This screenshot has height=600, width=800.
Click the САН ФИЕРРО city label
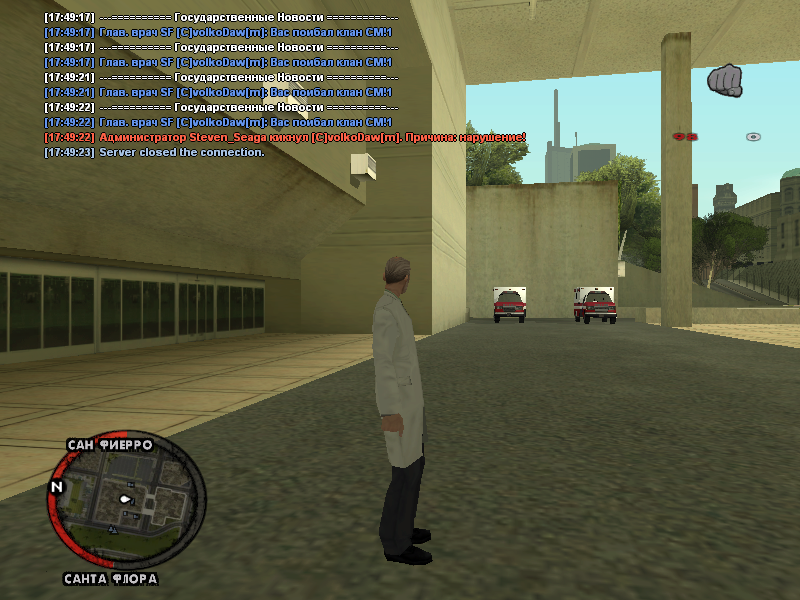110,445
